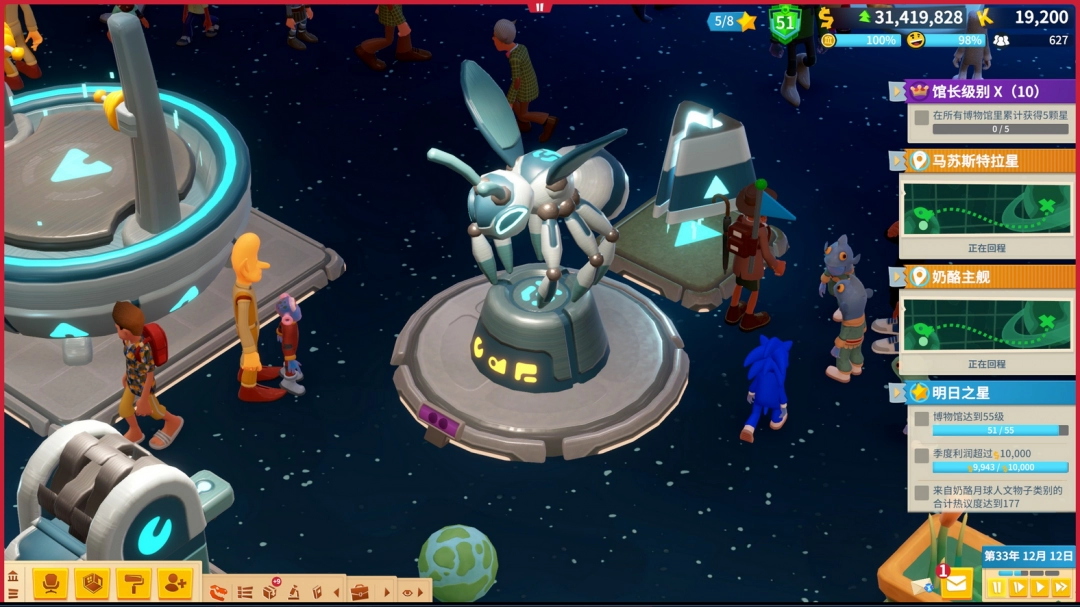Open the crate inventory with notification badge
Viewport: 1080px width, 607px height.
point(270,591)
